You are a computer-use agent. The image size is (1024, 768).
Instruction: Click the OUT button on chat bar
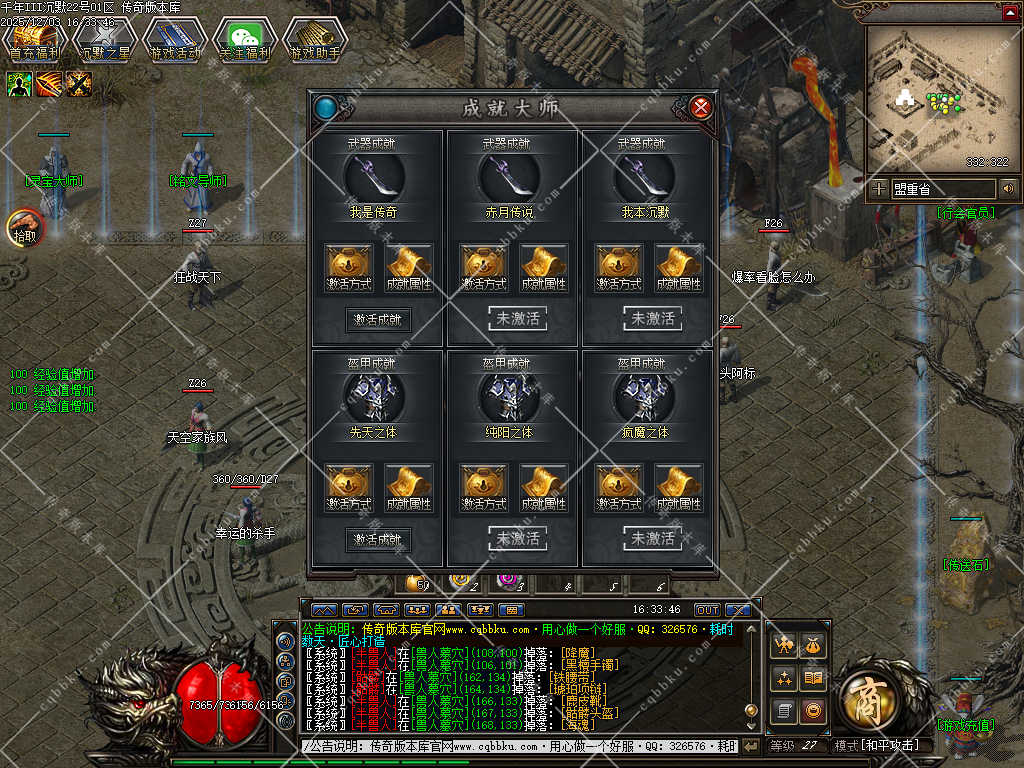tap(706, 609)
